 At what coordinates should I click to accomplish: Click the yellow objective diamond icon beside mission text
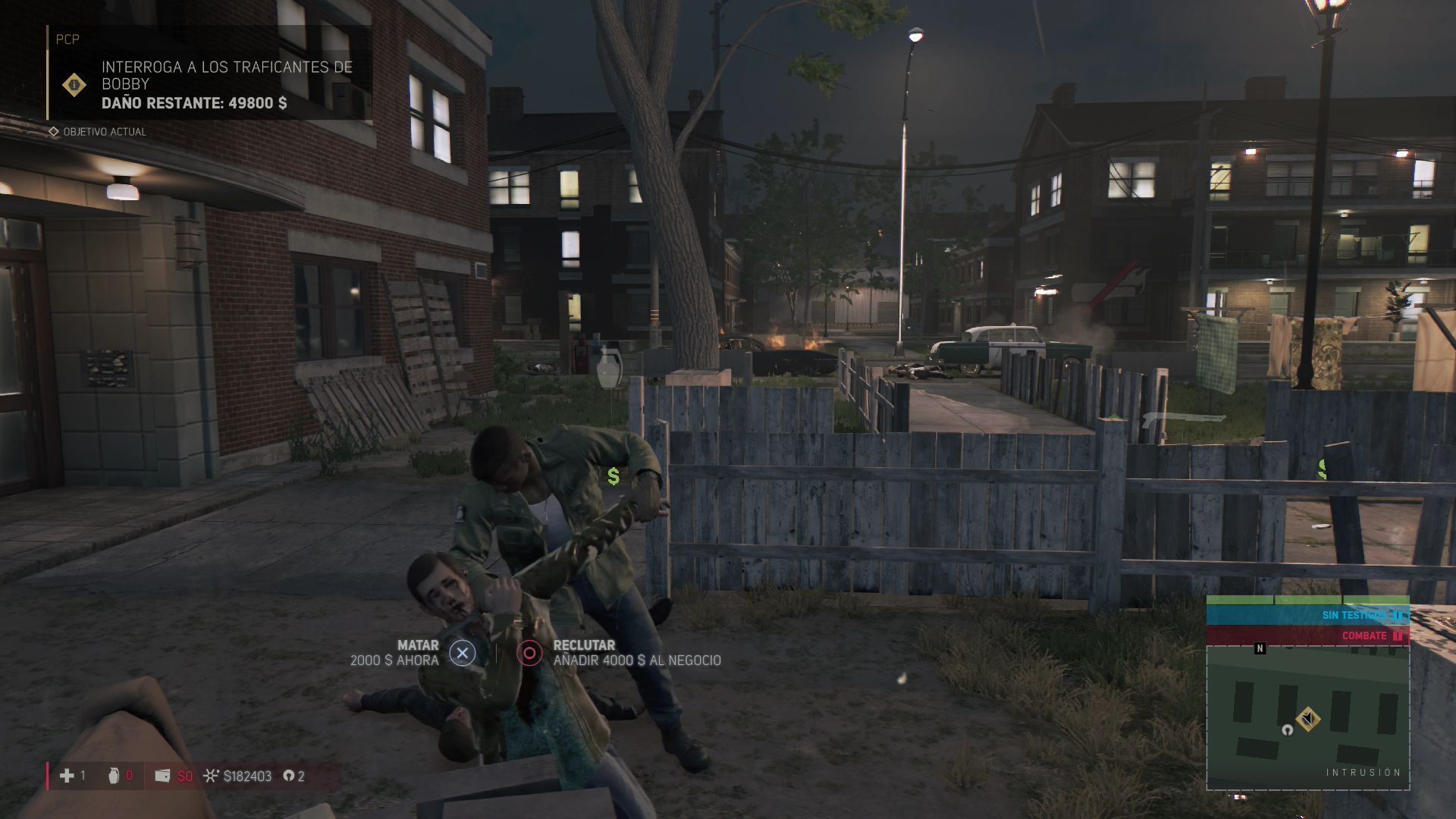tap(74, 85)
